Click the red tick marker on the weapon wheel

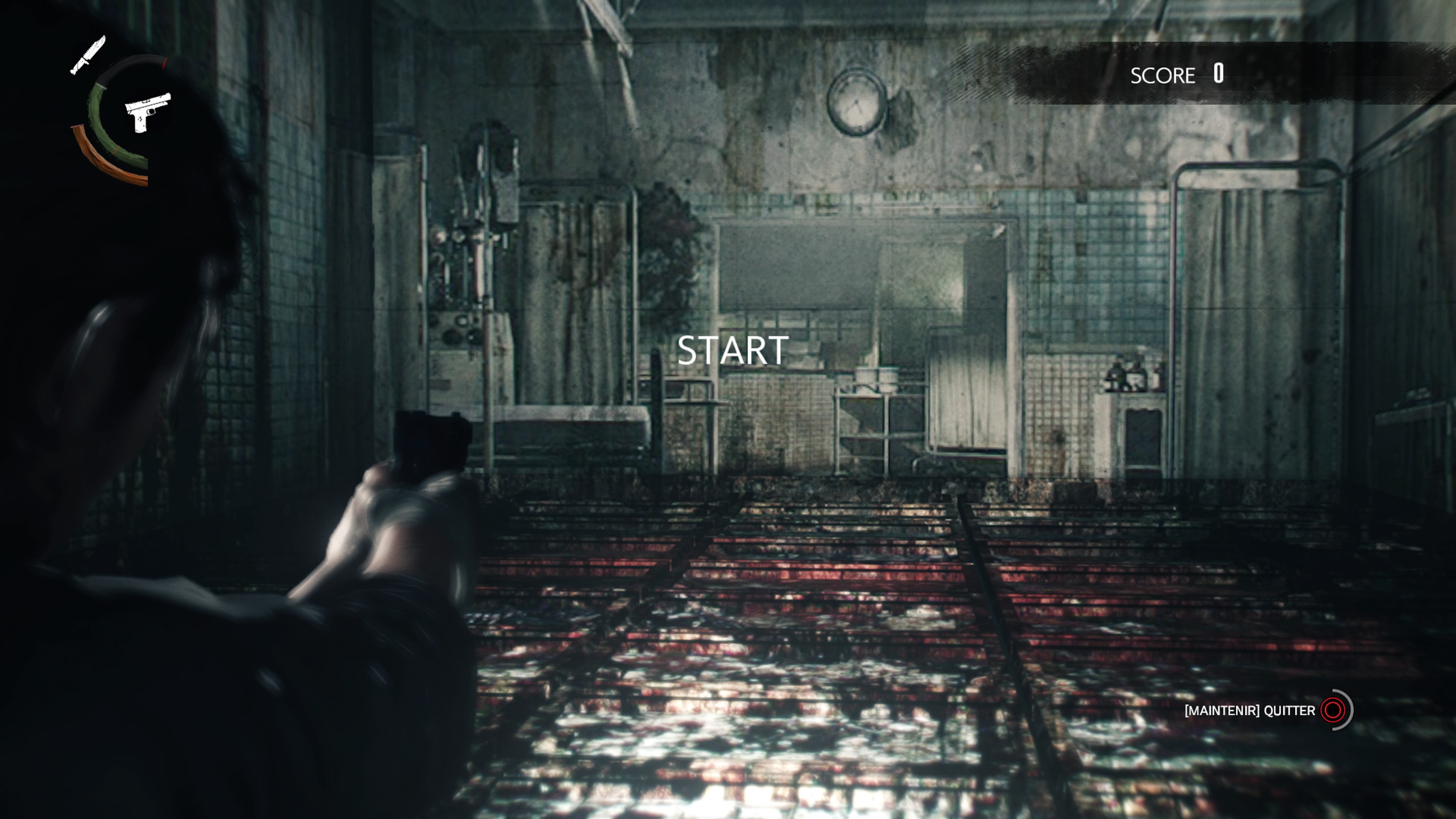pos(164,63)
